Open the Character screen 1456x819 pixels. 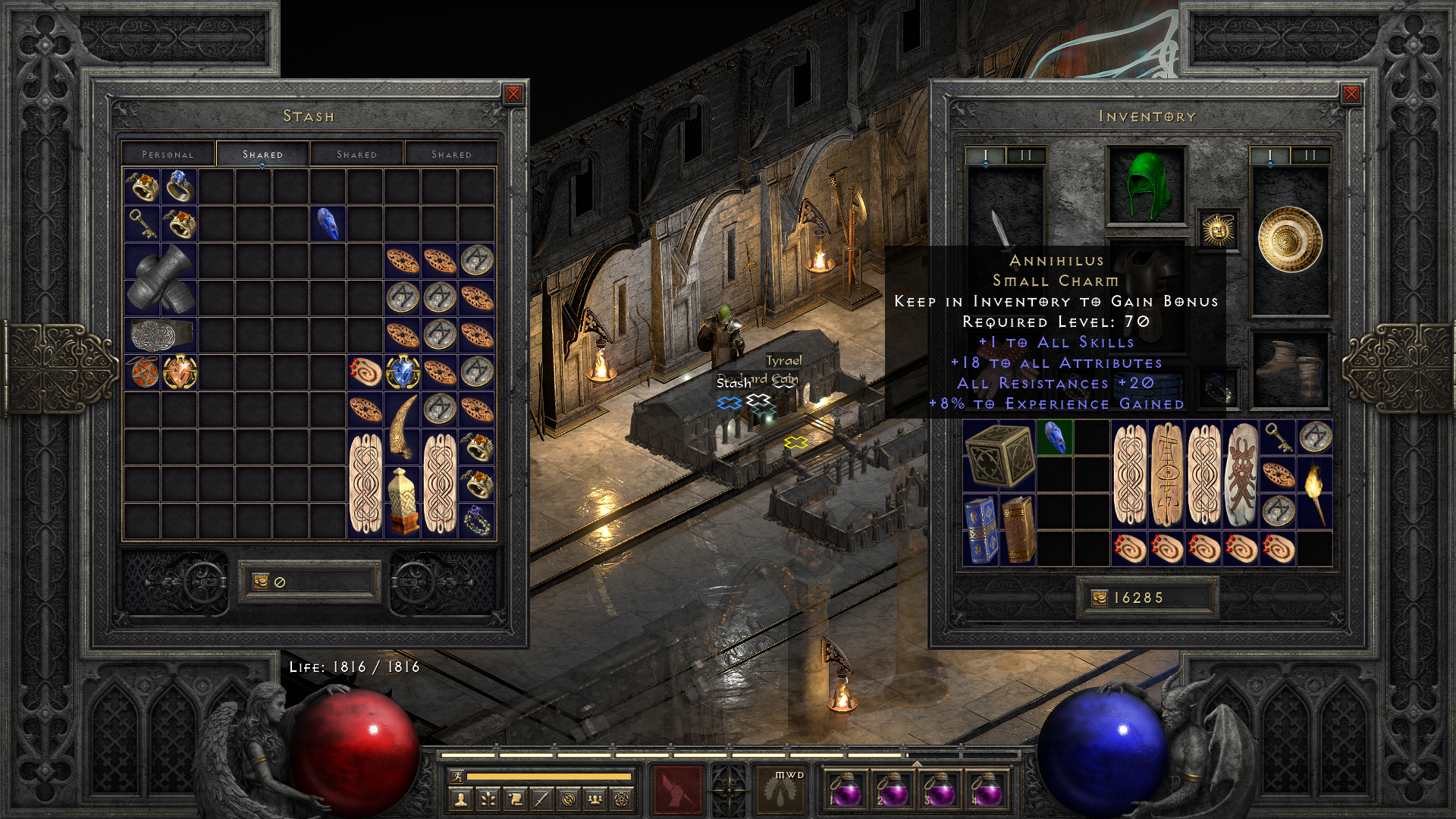pyautogui.click(x=461, y=799)
